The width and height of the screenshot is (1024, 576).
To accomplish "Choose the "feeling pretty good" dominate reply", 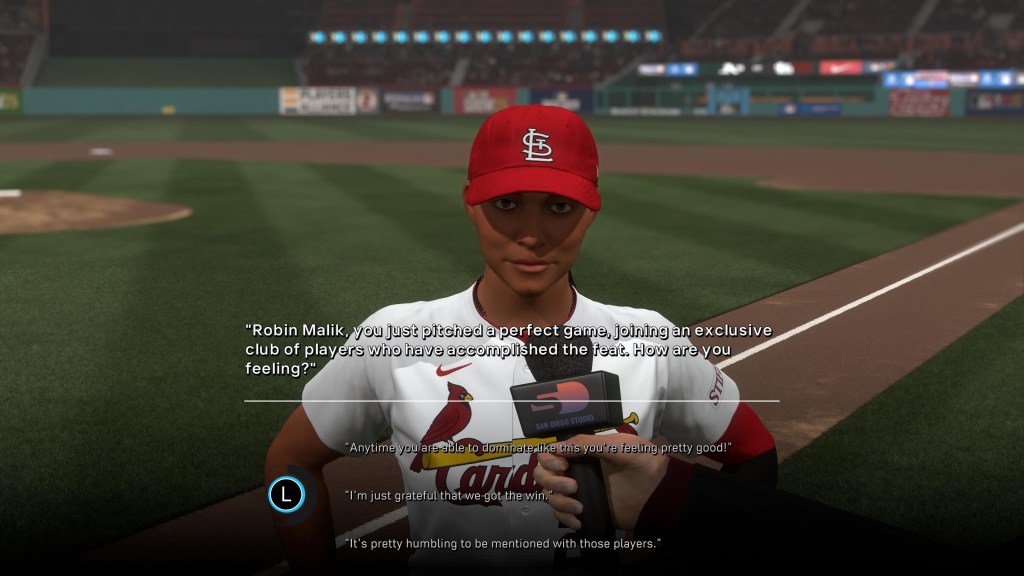I will tap(539, 448).
